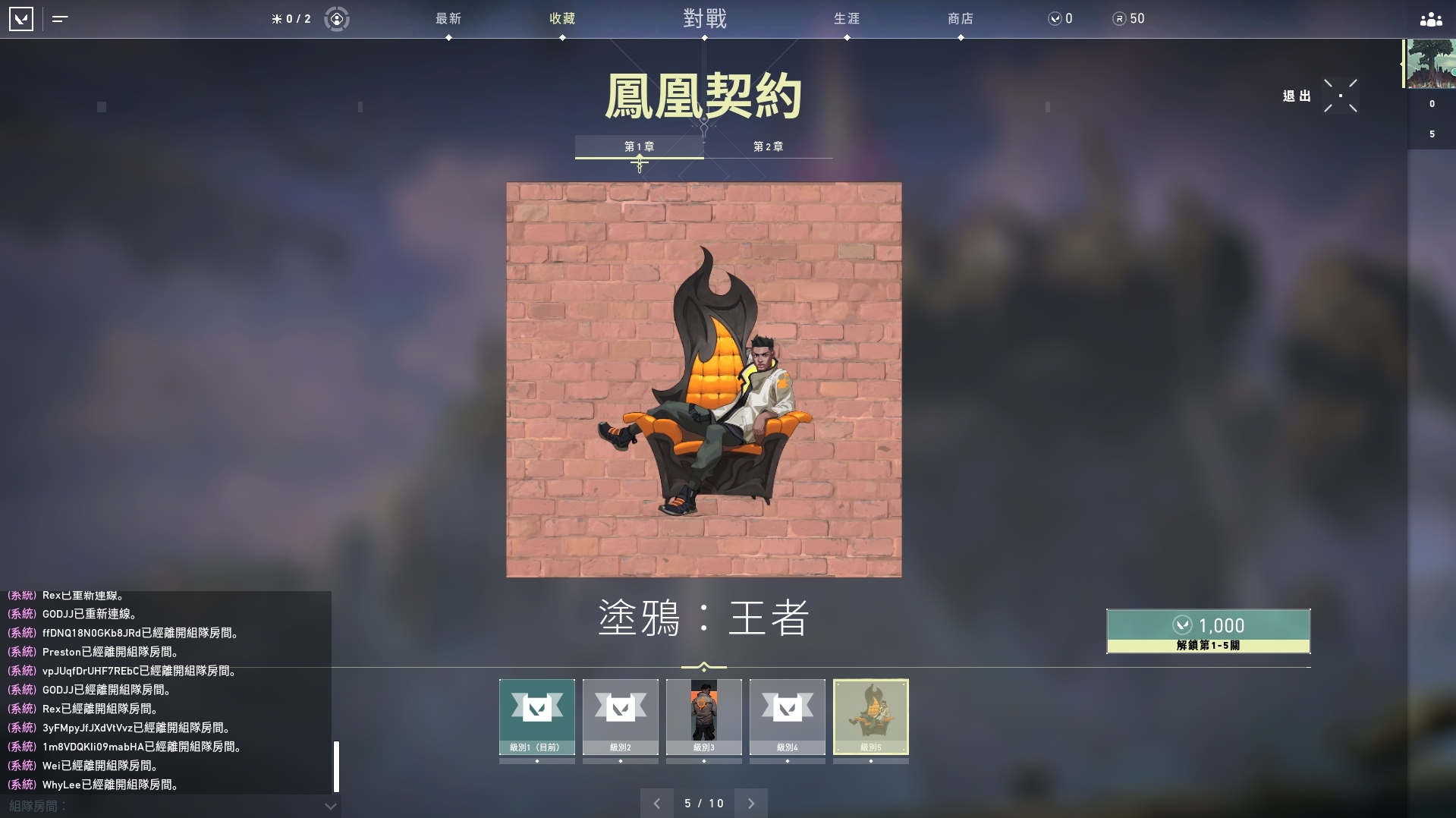Select the 級別3 player card tier
The width and height of the screenshot is (1456, 818).
(704, 716)
